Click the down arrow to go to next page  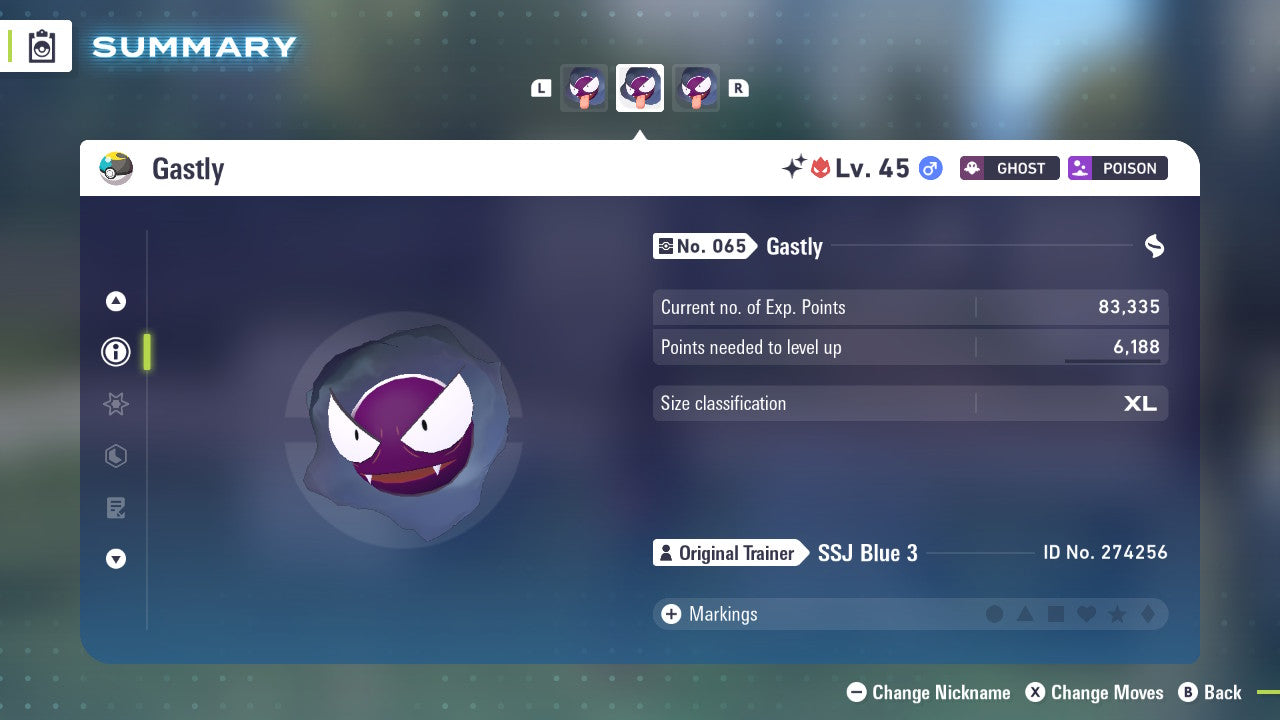[115, 559]
